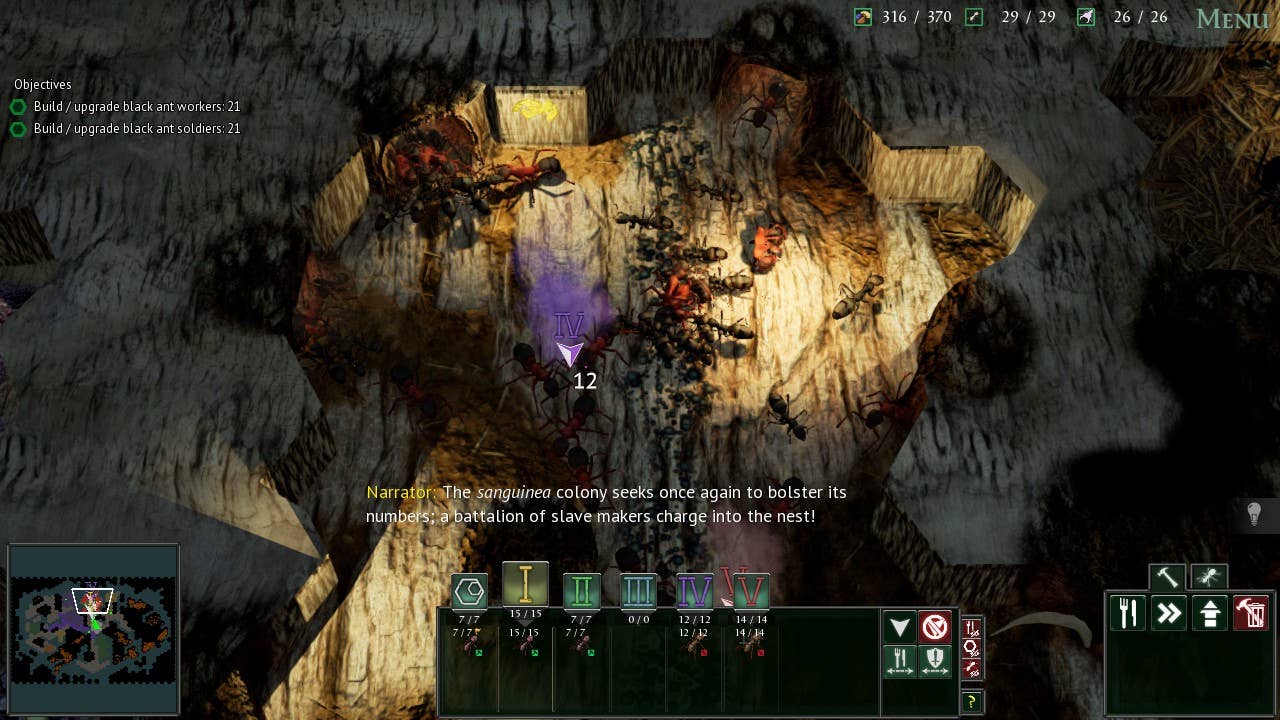Viewport: 1280px width, 720px height.
Task: Activate the red hammer-and-trash demolish button
Action: point(1251,612)
